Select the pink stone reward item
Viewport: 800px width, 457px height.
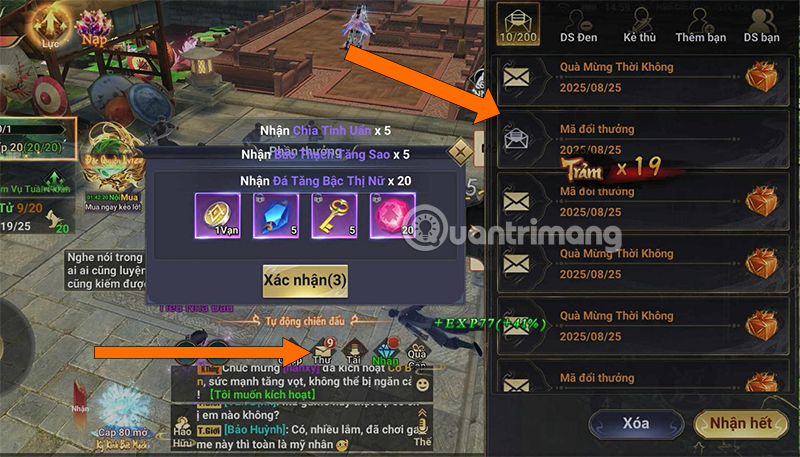(x=392, y=215)
